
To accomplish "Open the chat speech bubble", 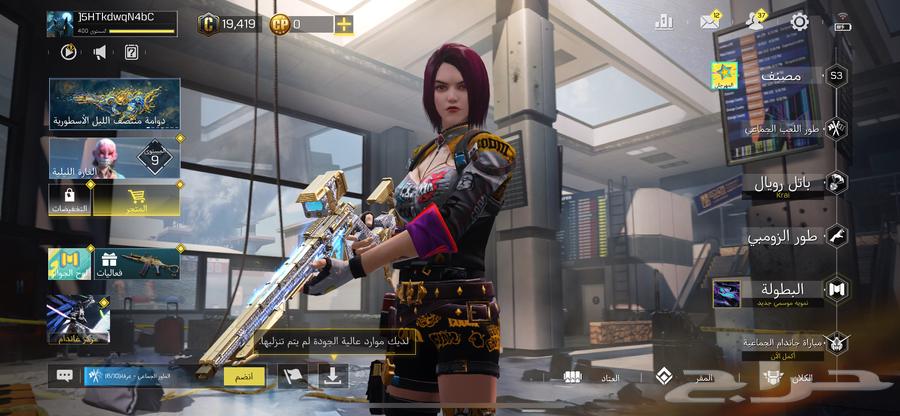I will (65, 376).
